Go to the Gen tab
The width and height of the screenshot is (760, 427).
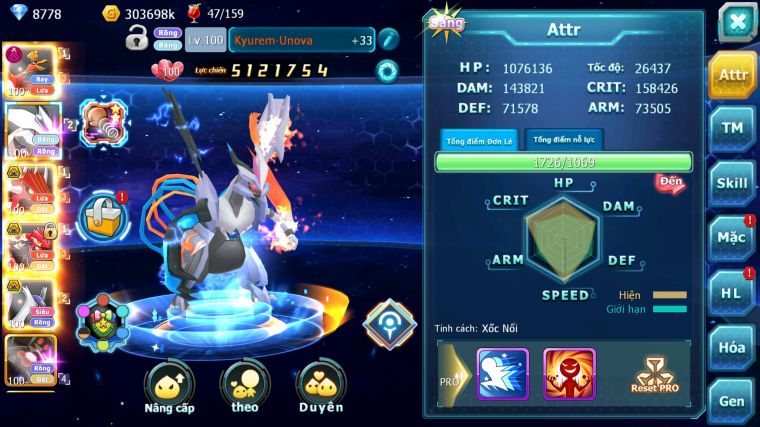[x=732, y=399]
